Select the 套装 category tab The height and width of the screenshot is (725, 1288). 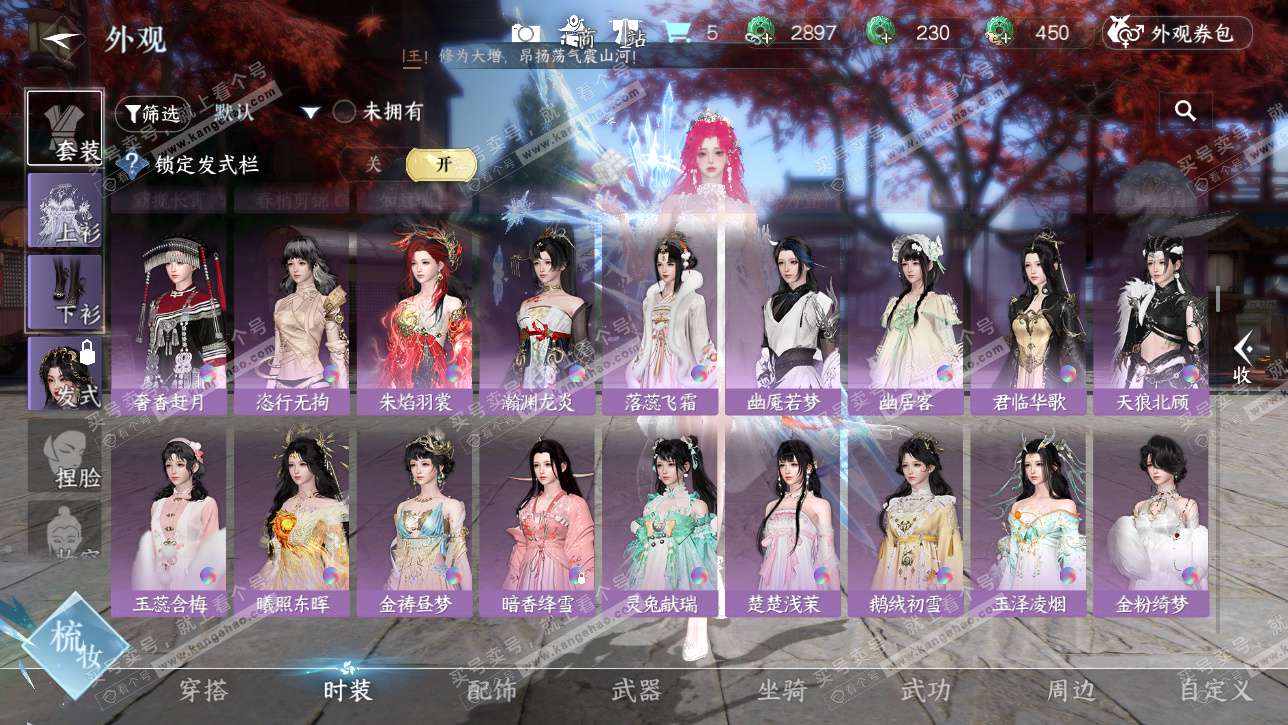pos(65,128)
